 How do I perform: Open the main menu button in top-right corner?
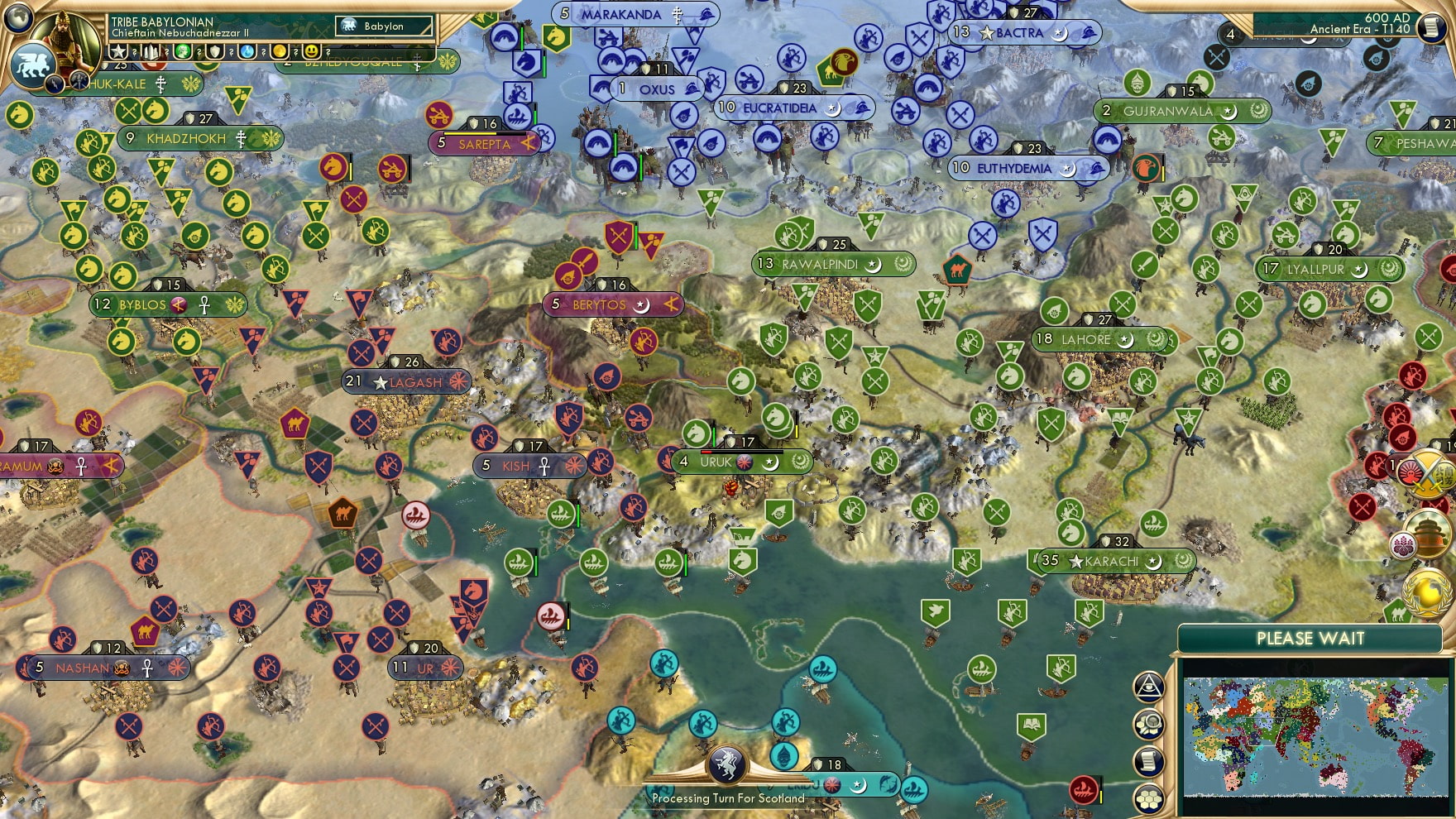[x=1430, y=27]
